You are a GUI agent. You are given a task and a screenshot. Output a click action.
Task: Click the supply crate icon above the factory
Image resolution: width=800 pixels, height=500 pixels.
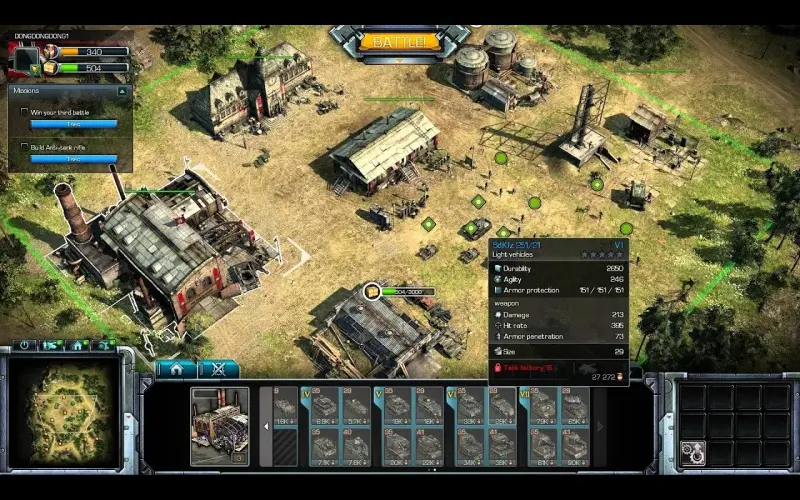click(x=372, y=291)
